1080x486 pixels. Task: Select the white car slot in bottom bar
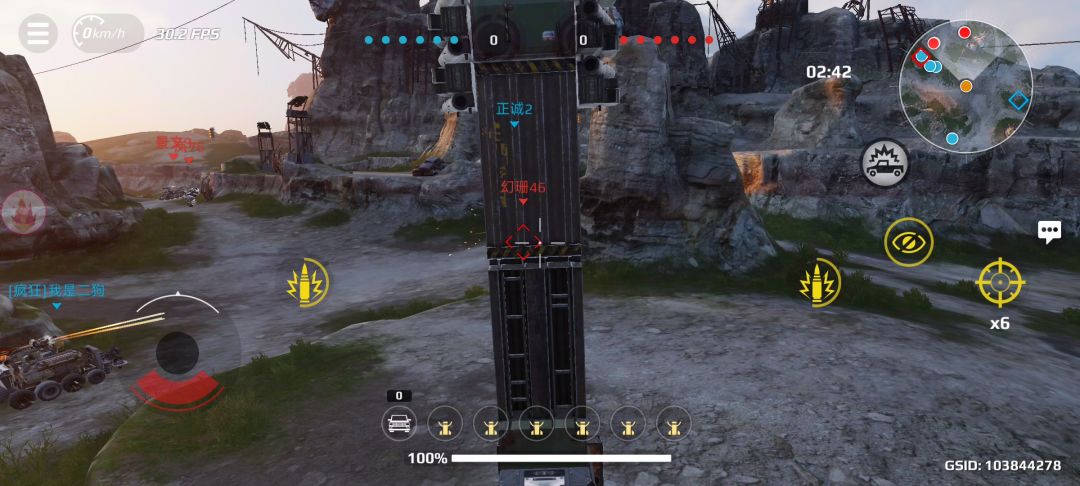(400, 424)
